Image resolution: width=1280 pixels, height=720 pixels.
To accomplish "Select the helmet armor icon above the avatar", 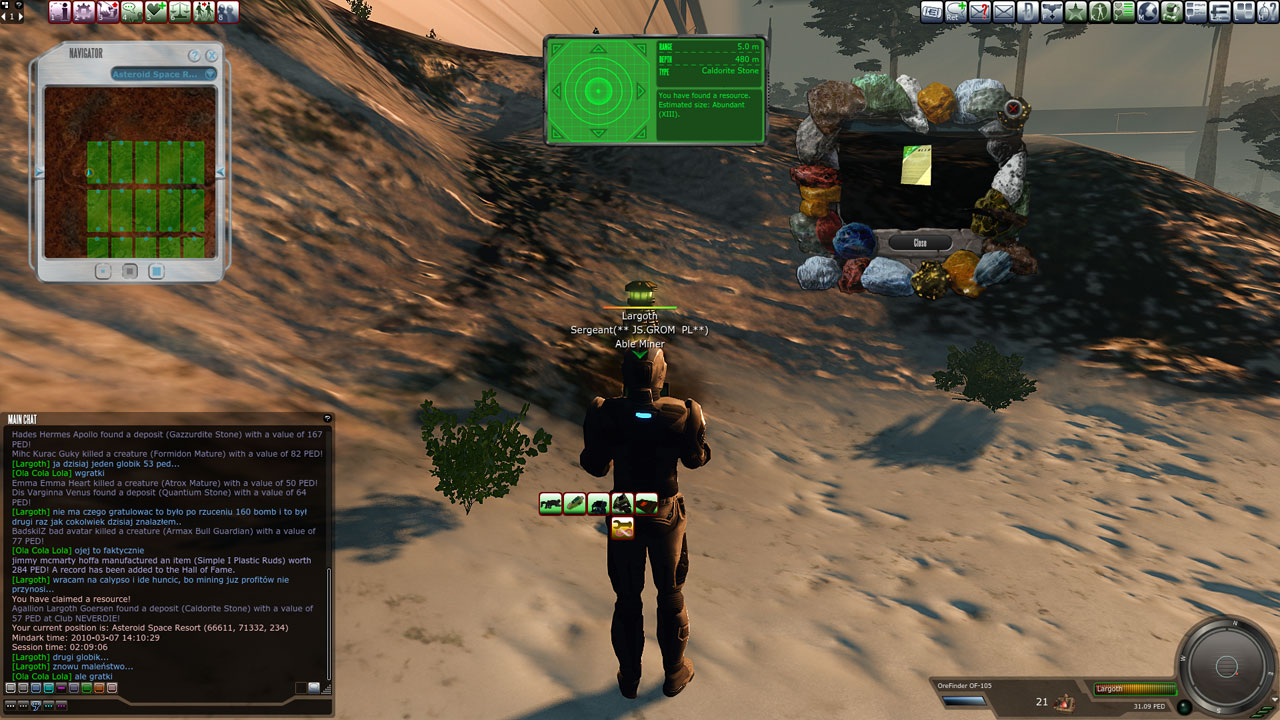I will [x=622, y=503].
